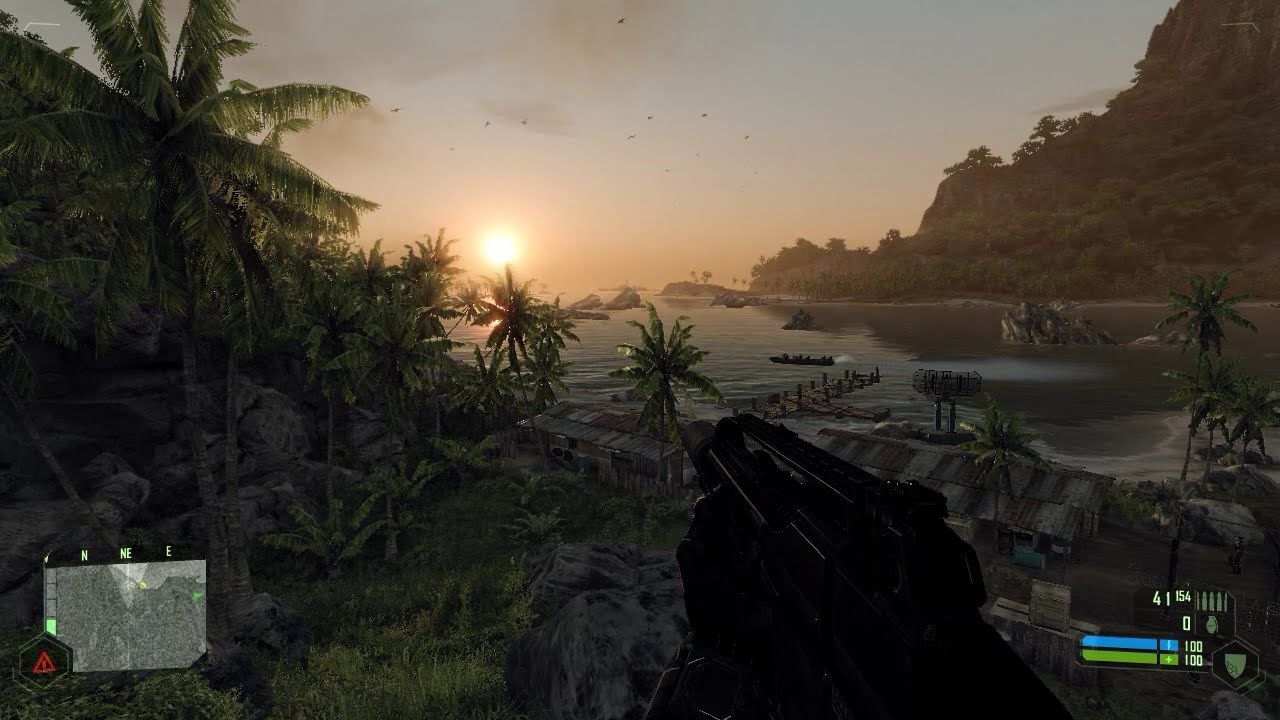Select the grenade icon in the ammo panel
Image resolution: width=1280 pixels, height=720 pixels.
click(x=1211, y=624)
